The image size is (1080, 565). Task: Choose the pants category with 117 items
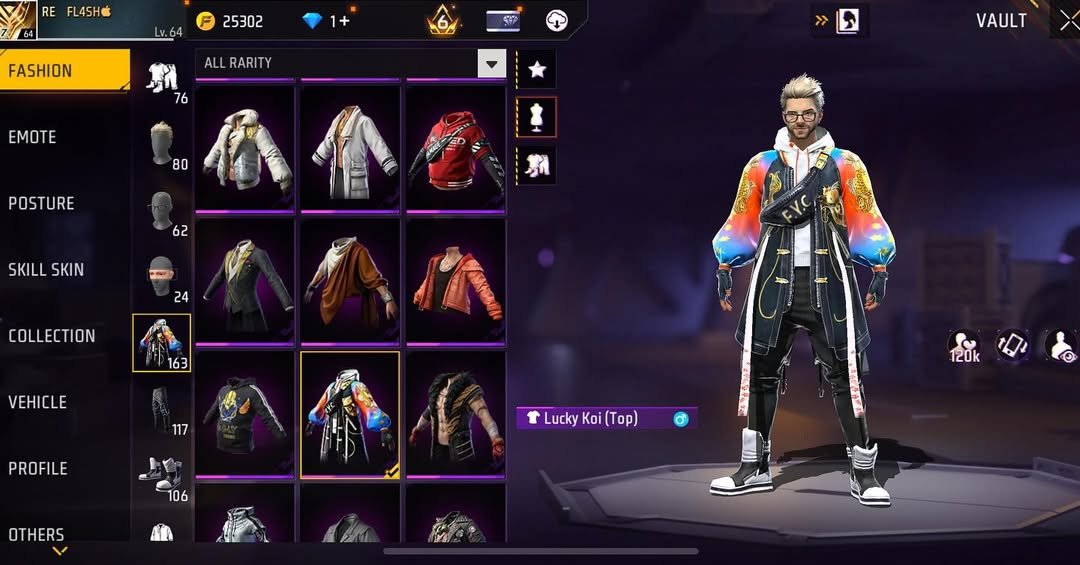coord(162,410)
